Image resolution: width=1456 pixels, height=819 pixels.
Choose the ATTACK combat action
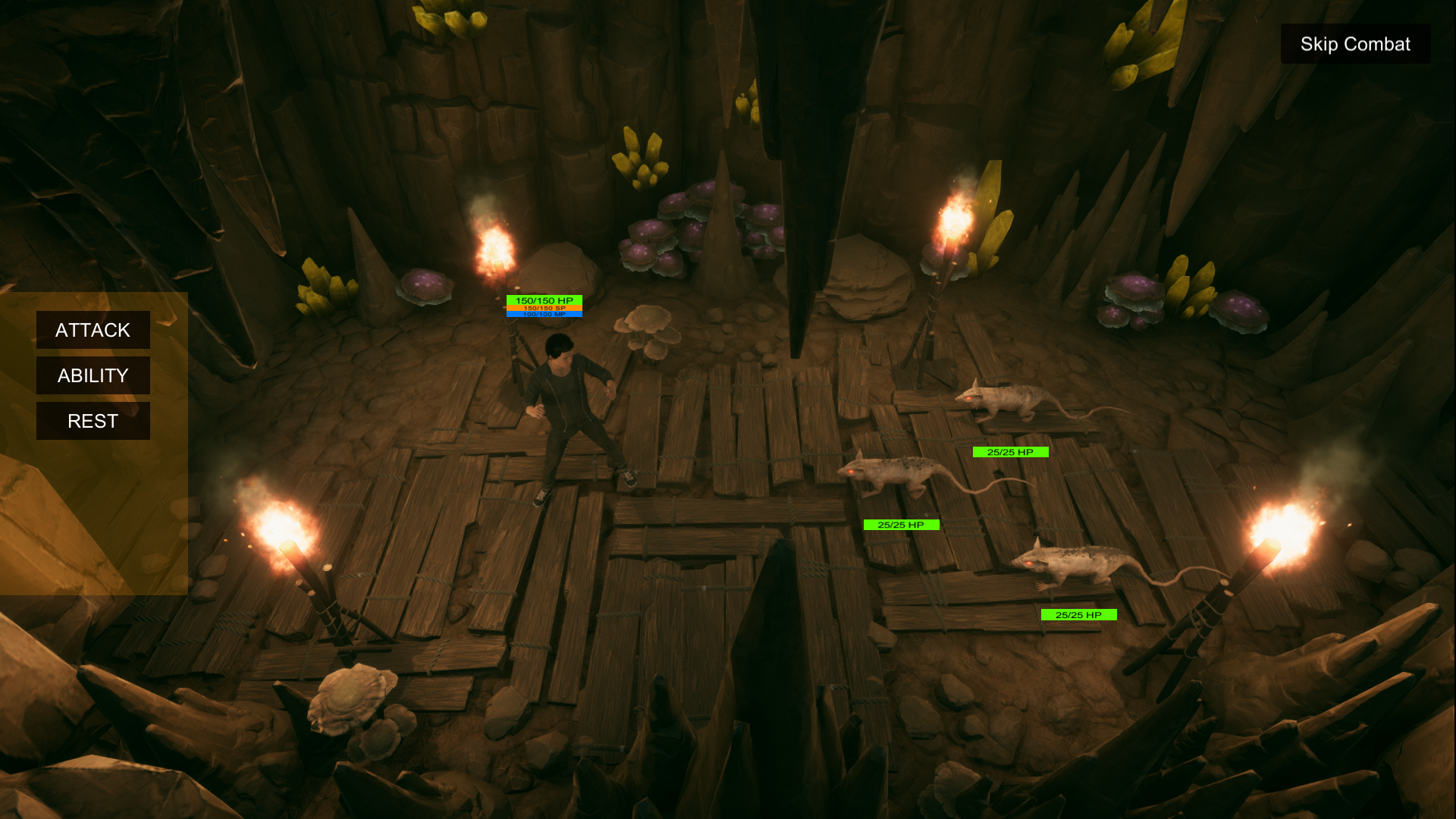click(x=93, y=330)
